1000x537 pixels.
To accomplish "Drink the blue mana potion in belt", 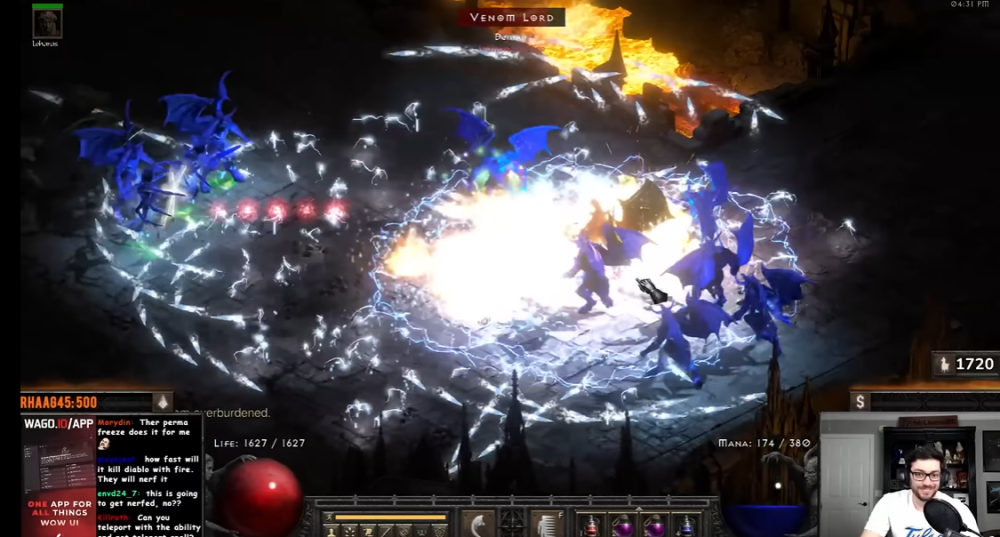I will coord(685,524).
